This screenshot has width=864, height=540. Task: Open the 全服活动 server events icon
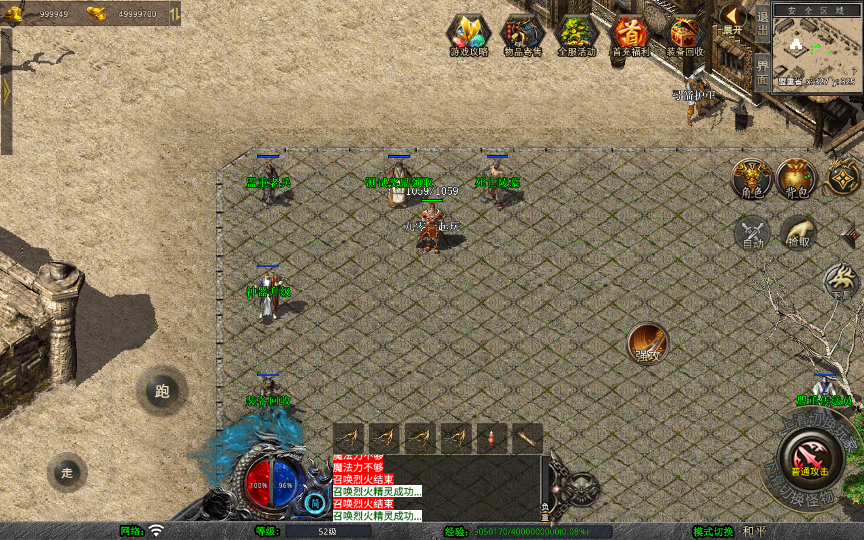[x=576, y=35]
